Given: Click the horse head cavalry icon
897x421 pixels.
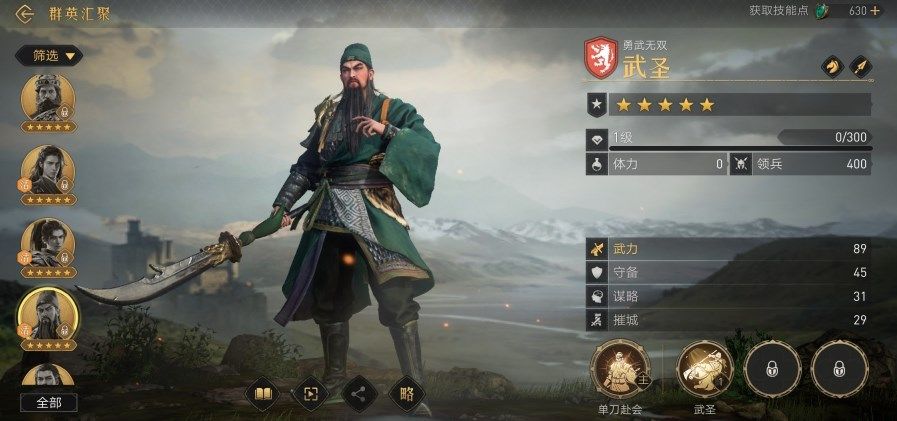Looking at the screenshot, I should click(832, 66).
